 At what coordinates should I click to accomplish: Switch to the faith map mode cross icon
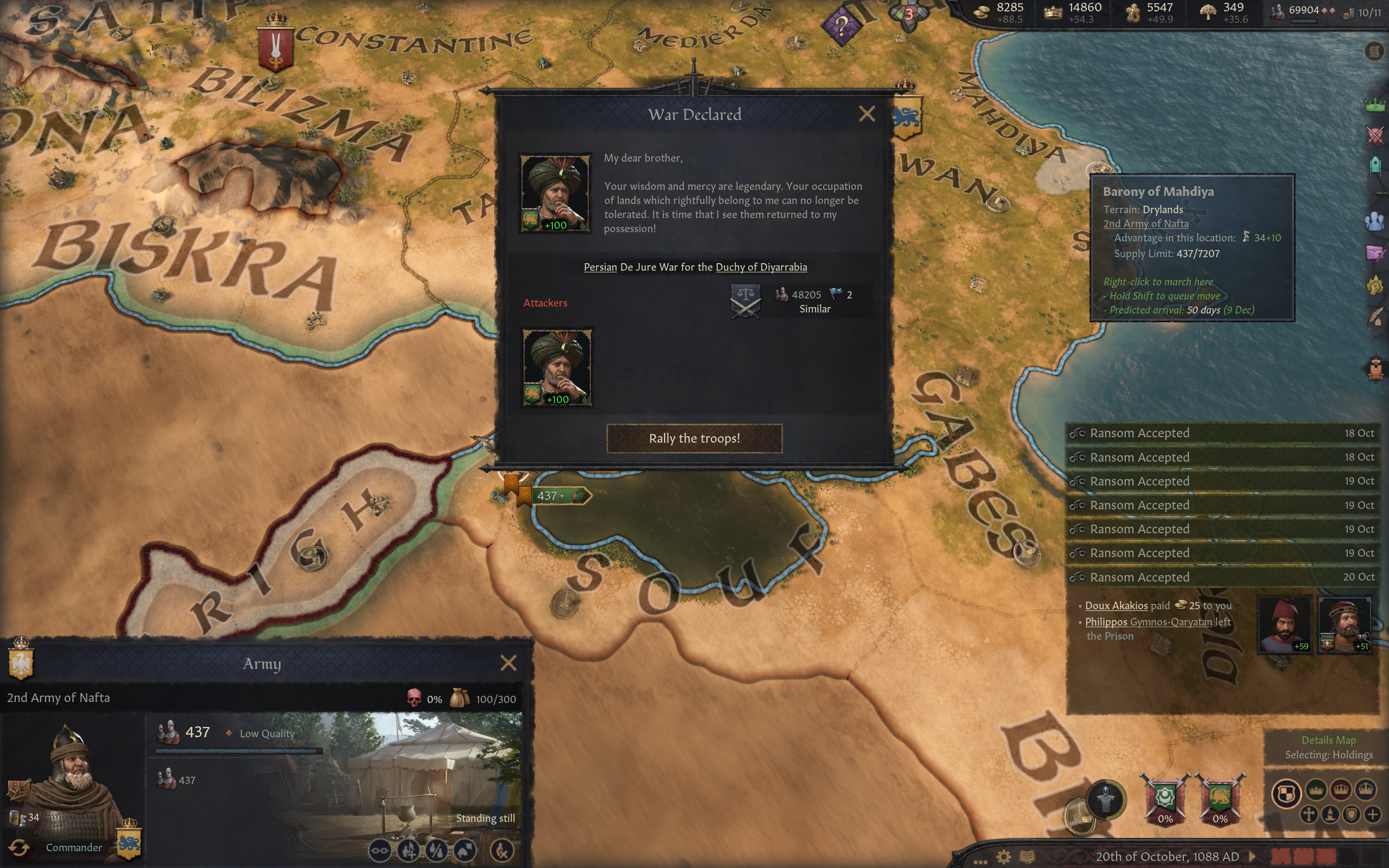point(1309,815)
